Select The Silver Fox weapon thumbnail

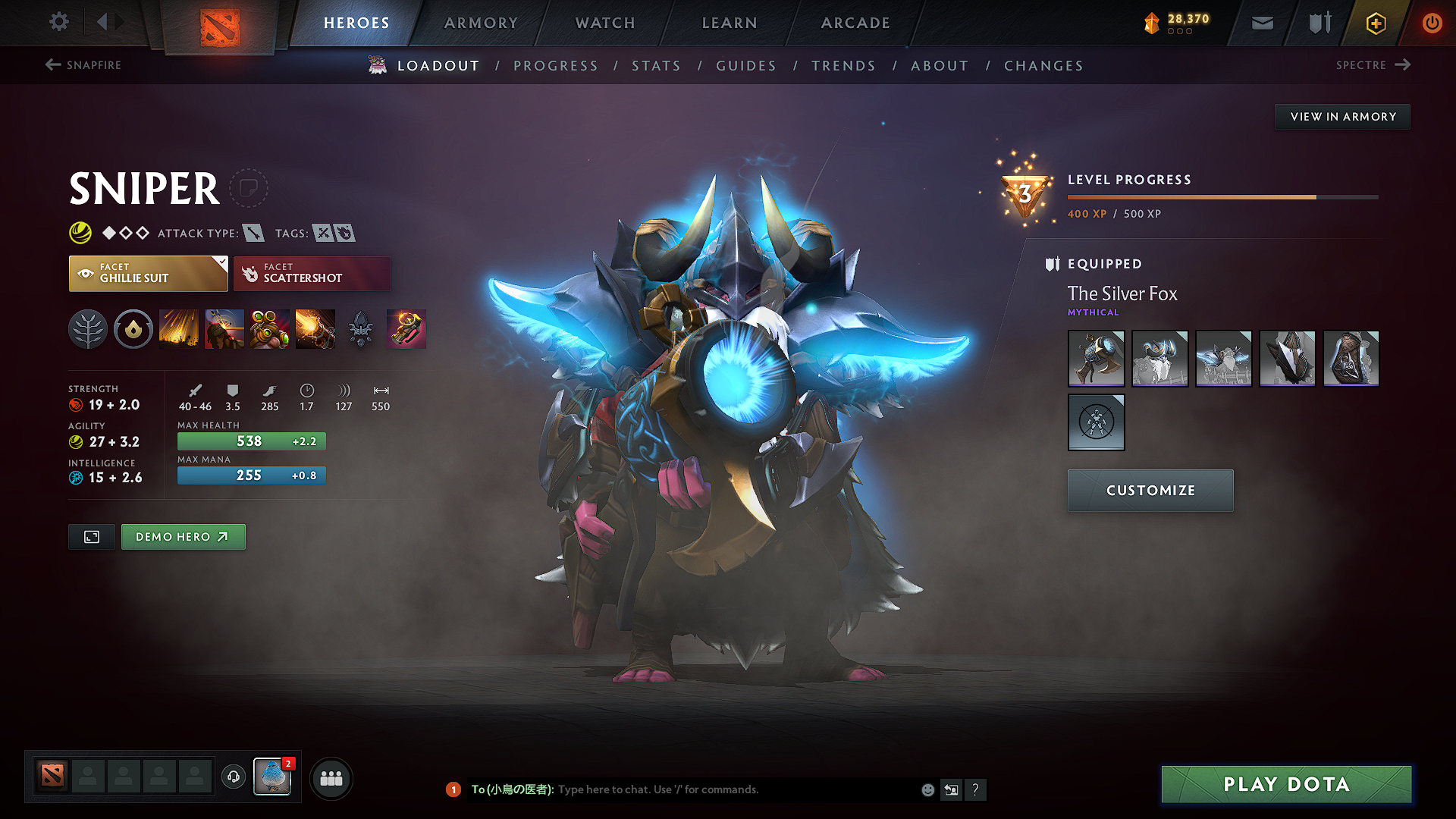[x=1096, y=358]
